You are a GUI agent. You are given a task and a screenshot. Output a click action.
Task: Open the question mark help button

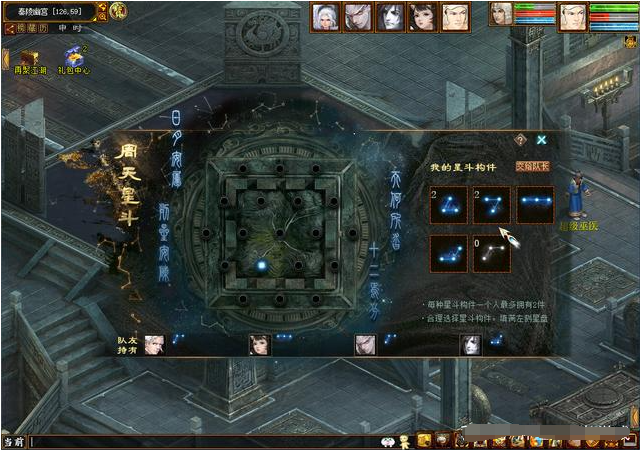pyautogui.click(x=520, y=141)
